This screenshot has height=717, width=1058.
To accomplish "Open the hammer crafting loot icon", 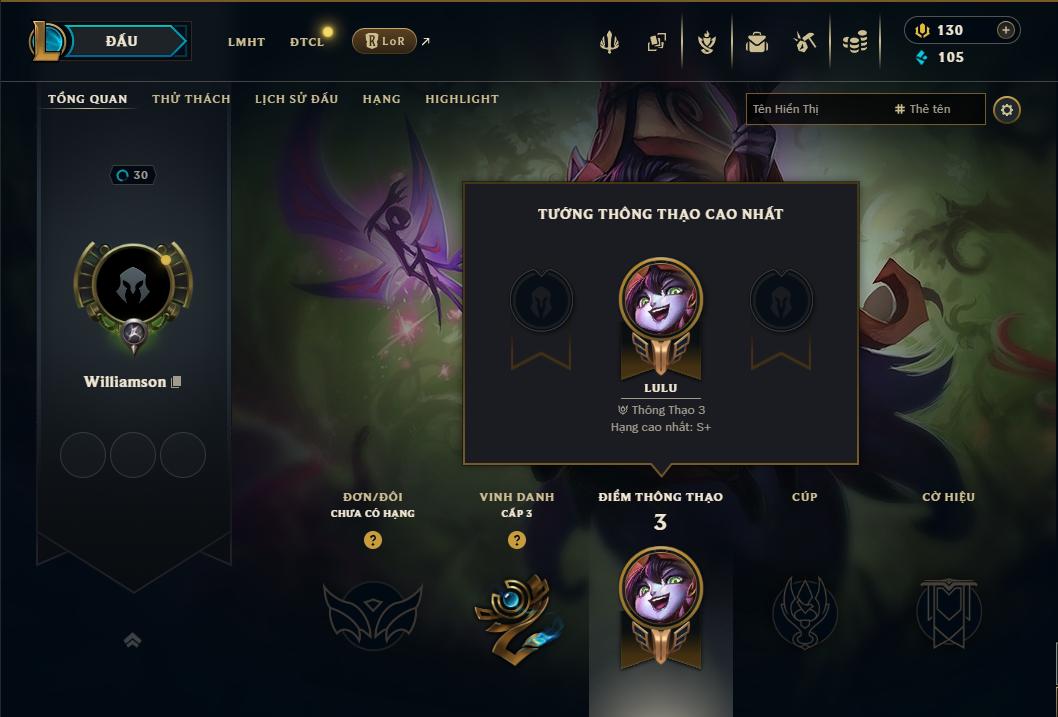I will coord(805,42).
